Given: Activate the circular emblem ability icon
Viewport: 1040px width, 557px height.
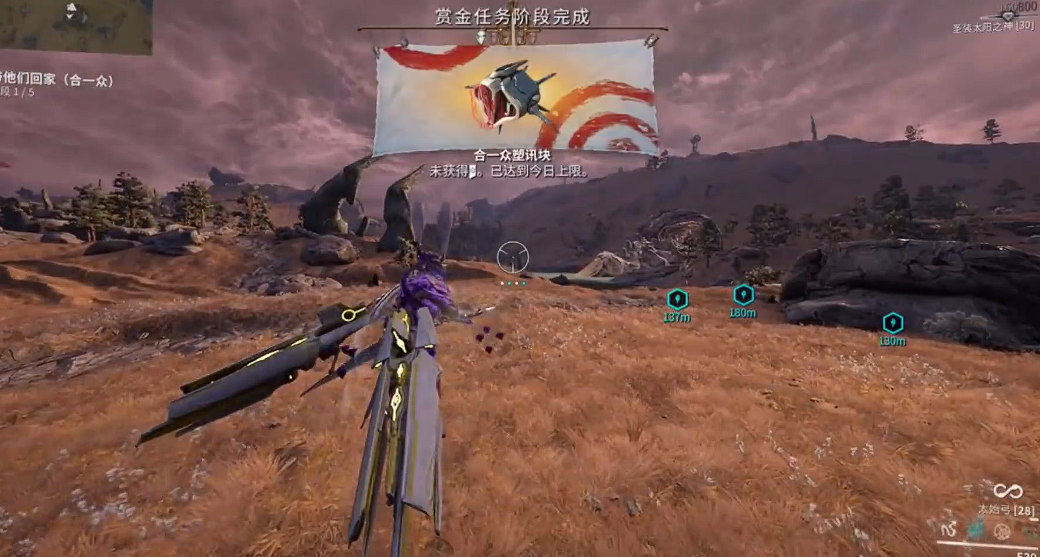Looking at the screenshot, I should [1001, 530].
